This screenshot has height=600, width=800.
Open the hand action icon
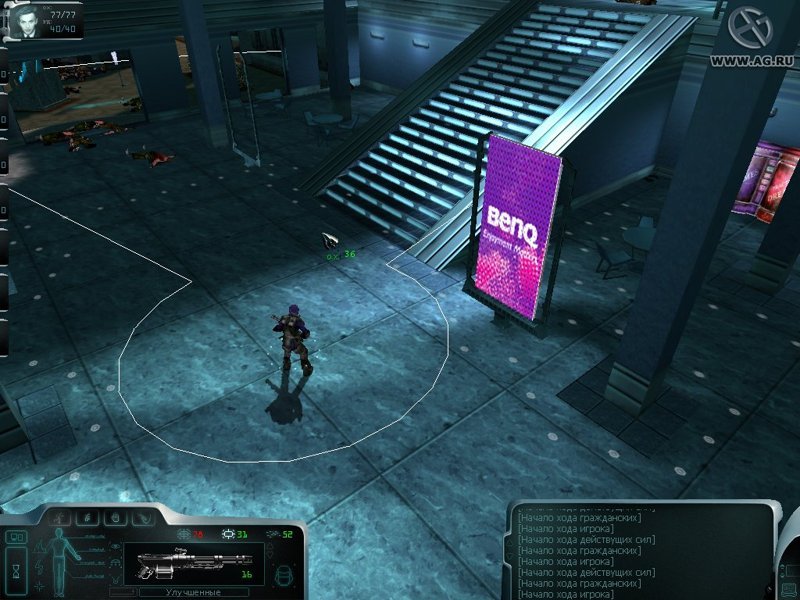[117, 518]
